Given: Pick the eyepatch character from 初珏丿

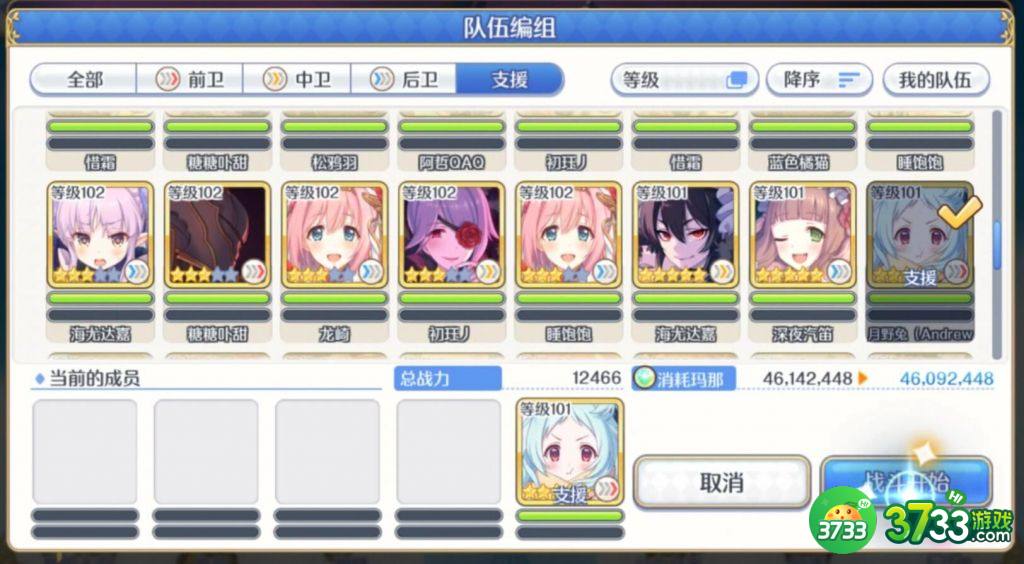Looking at the screenshot, I should (451, 235).
